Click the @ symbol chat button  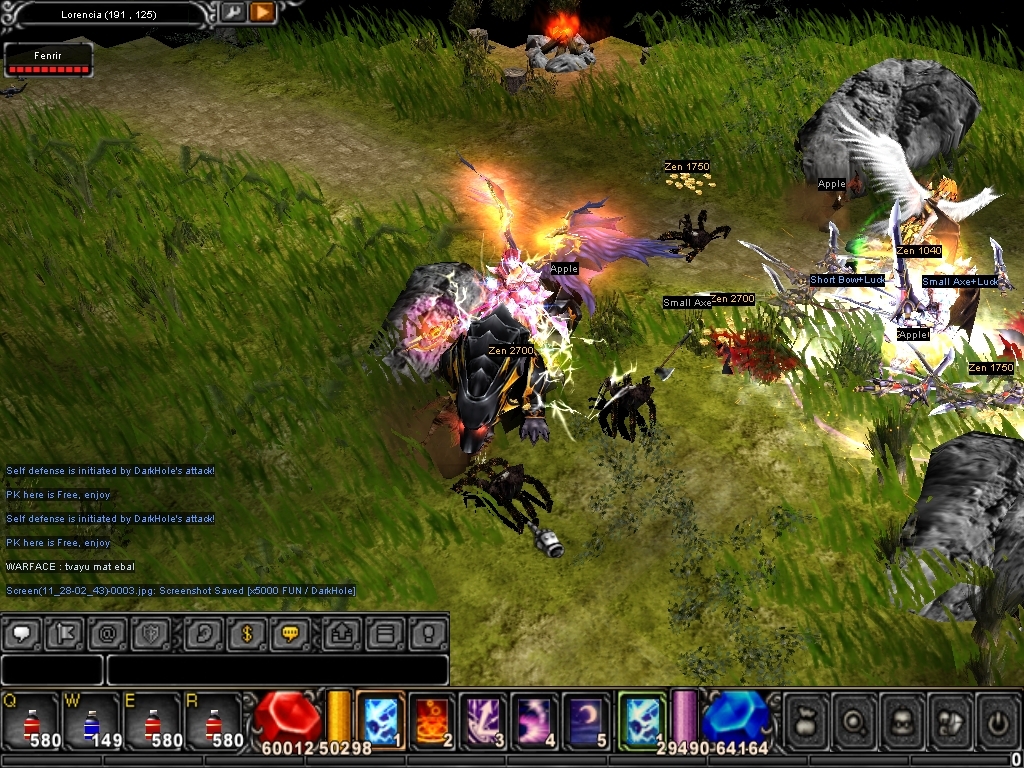[108, 633]
